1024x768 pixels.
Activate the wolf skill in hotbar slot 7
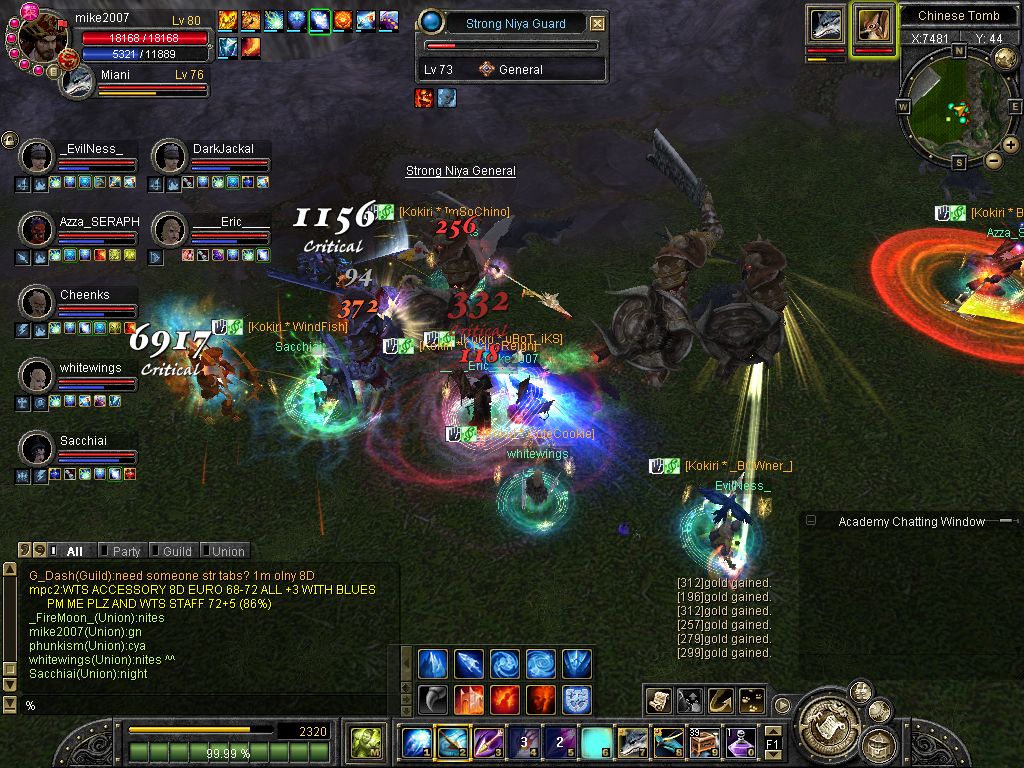pyautogui.click(x=633, y=743)
